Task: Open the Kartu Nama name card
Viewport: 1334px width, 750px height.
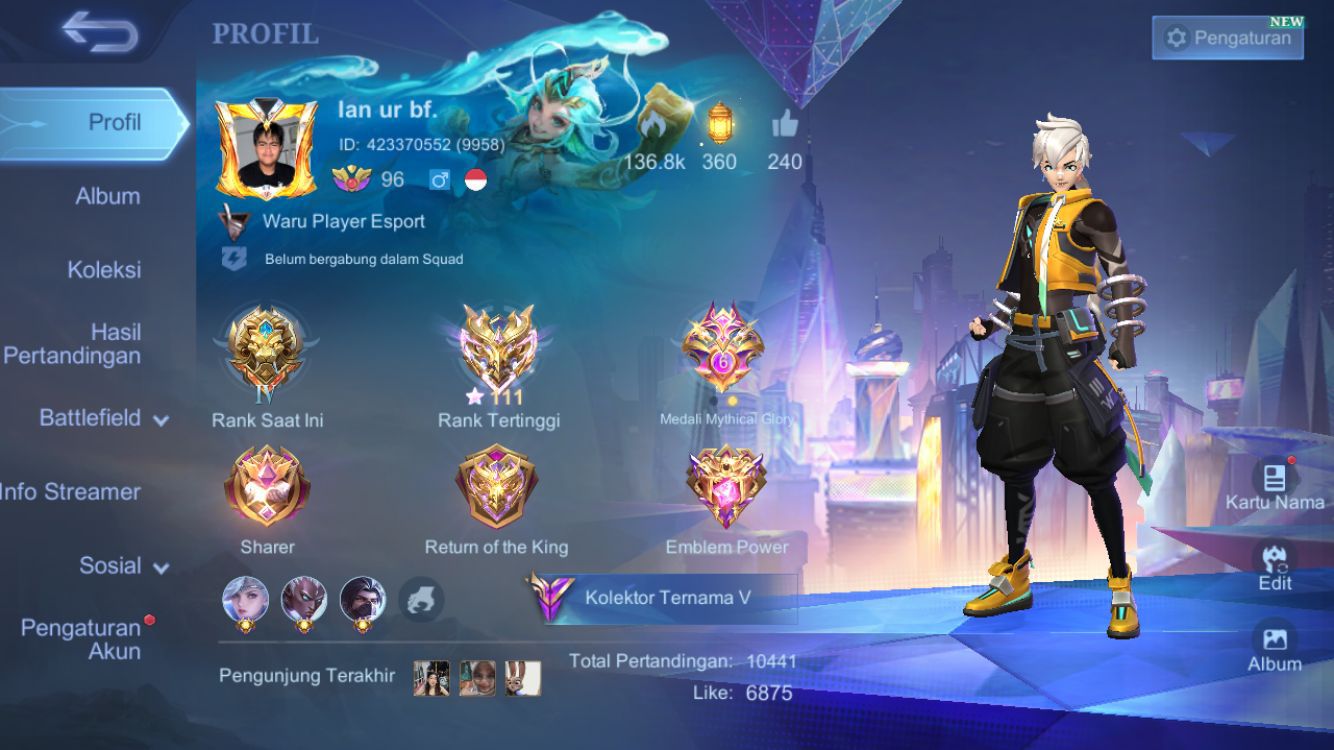Action: (x=1274, y=485)
